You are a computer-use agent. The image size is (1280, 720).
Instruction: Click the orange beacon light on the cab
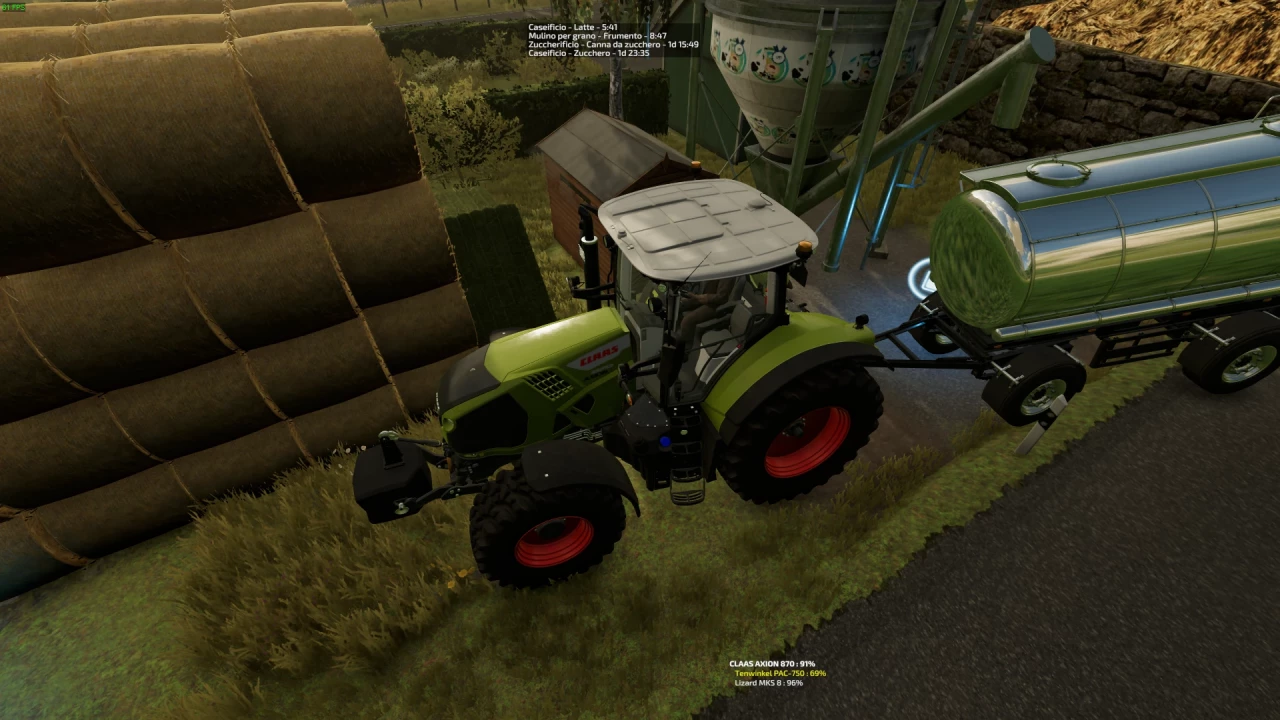click(803, 247)
